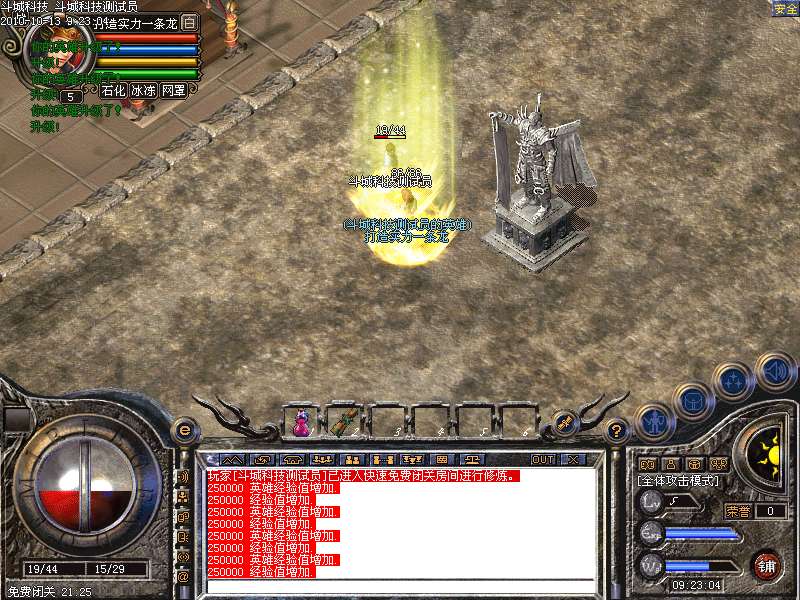Image resolution: width=800 pixels, height=600 pixels.
Task: Open the red 铺 shop button
Action: (766, 565)
